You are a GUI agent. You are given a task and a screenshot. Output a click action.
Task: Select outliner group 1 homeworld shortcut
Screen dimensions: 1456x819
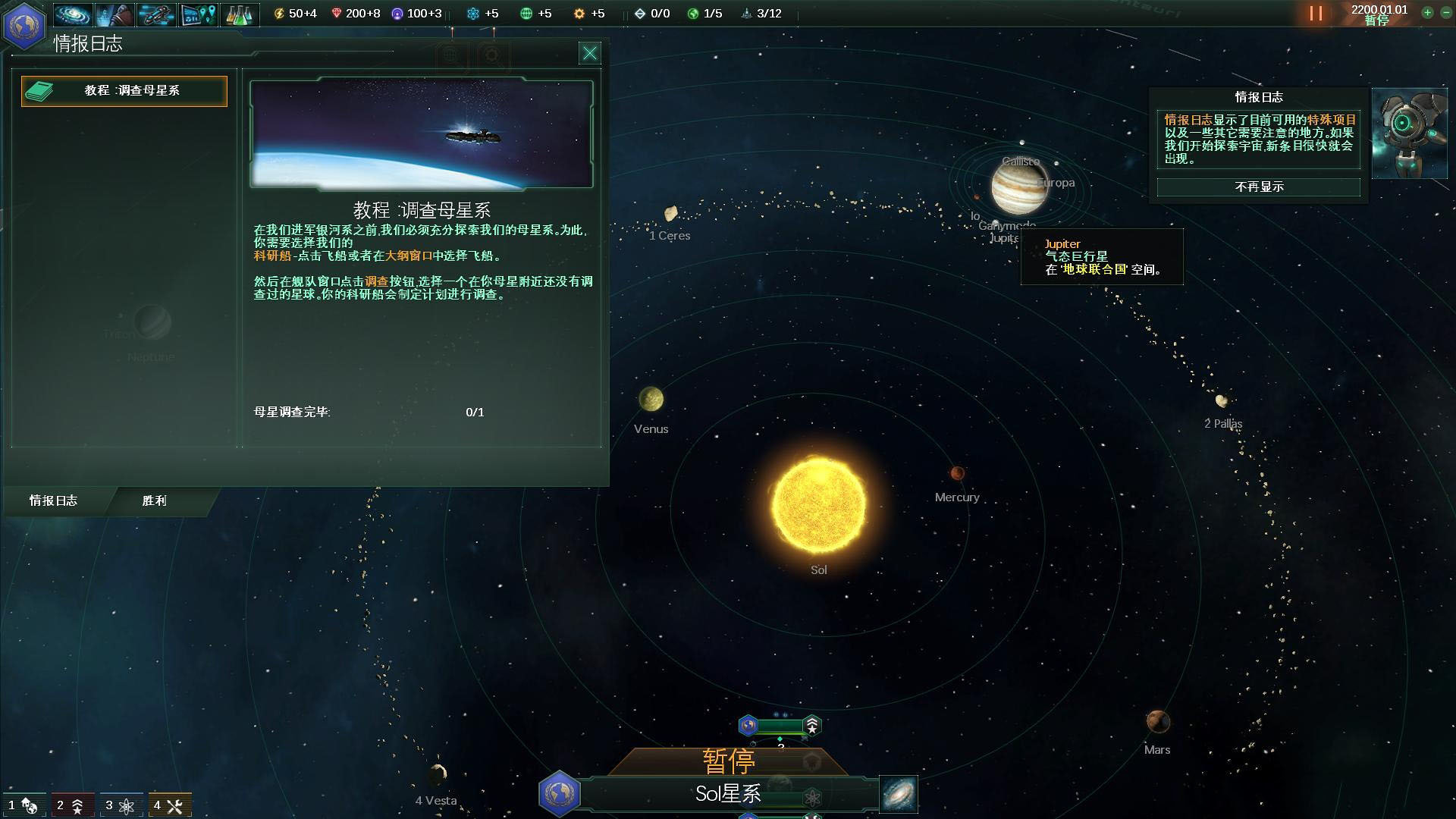pos(23,805)
